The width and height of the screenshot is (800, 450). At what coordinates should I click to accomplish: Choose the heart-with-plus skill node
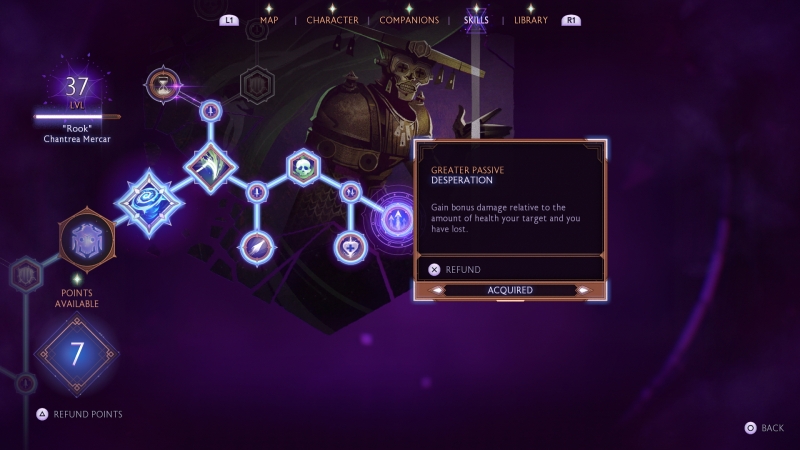point(350,245)
